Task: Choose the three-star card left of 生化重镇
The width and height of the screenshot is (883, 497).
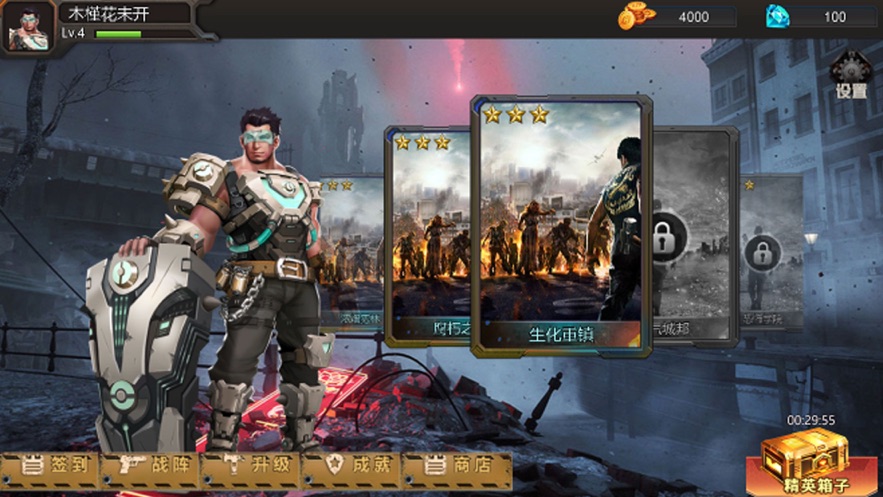Action: [x=428, y=235]
